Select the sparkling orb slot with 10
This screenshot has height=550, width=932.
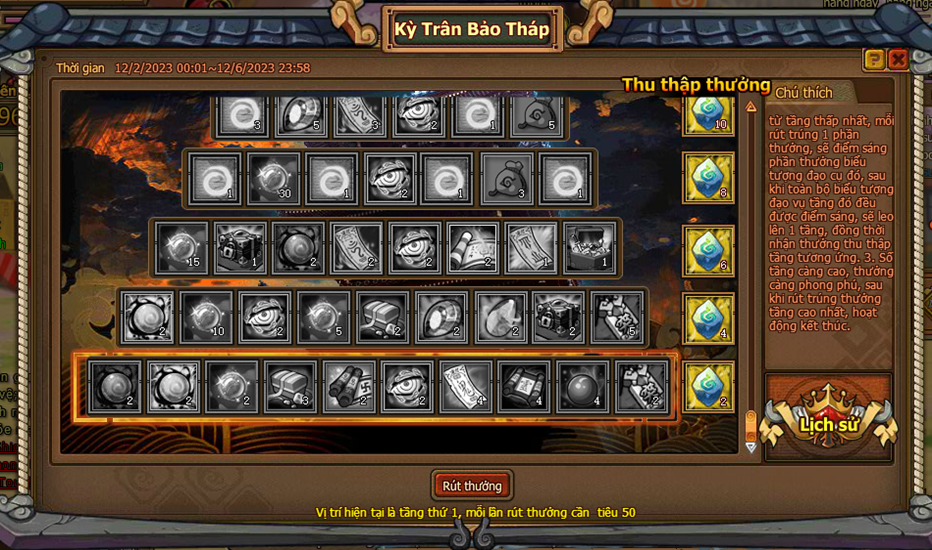pyautogui.click(x=206, y=317)
